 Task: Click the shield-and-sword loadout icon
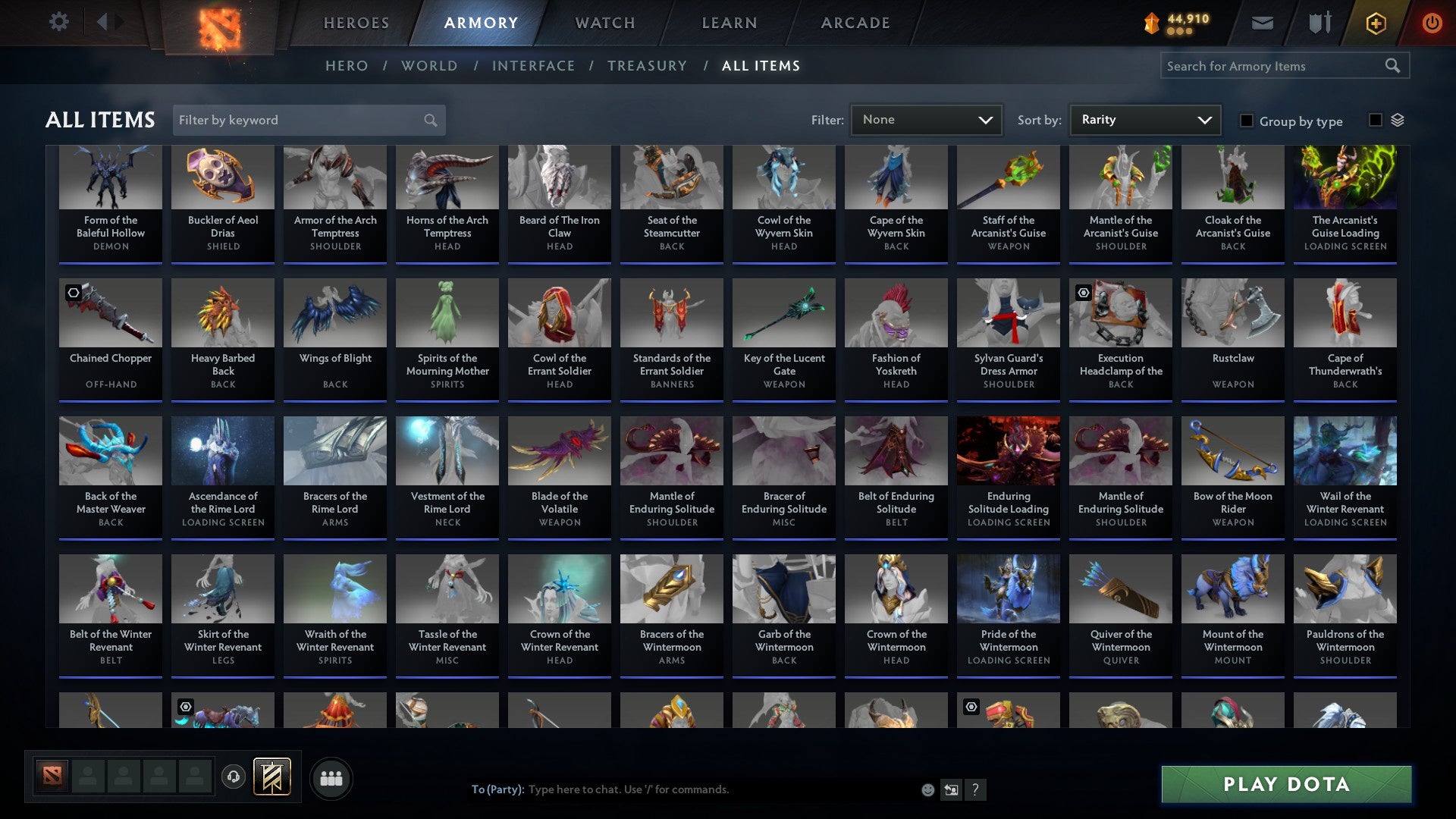pyautogui.click(x=1319, y=23)
